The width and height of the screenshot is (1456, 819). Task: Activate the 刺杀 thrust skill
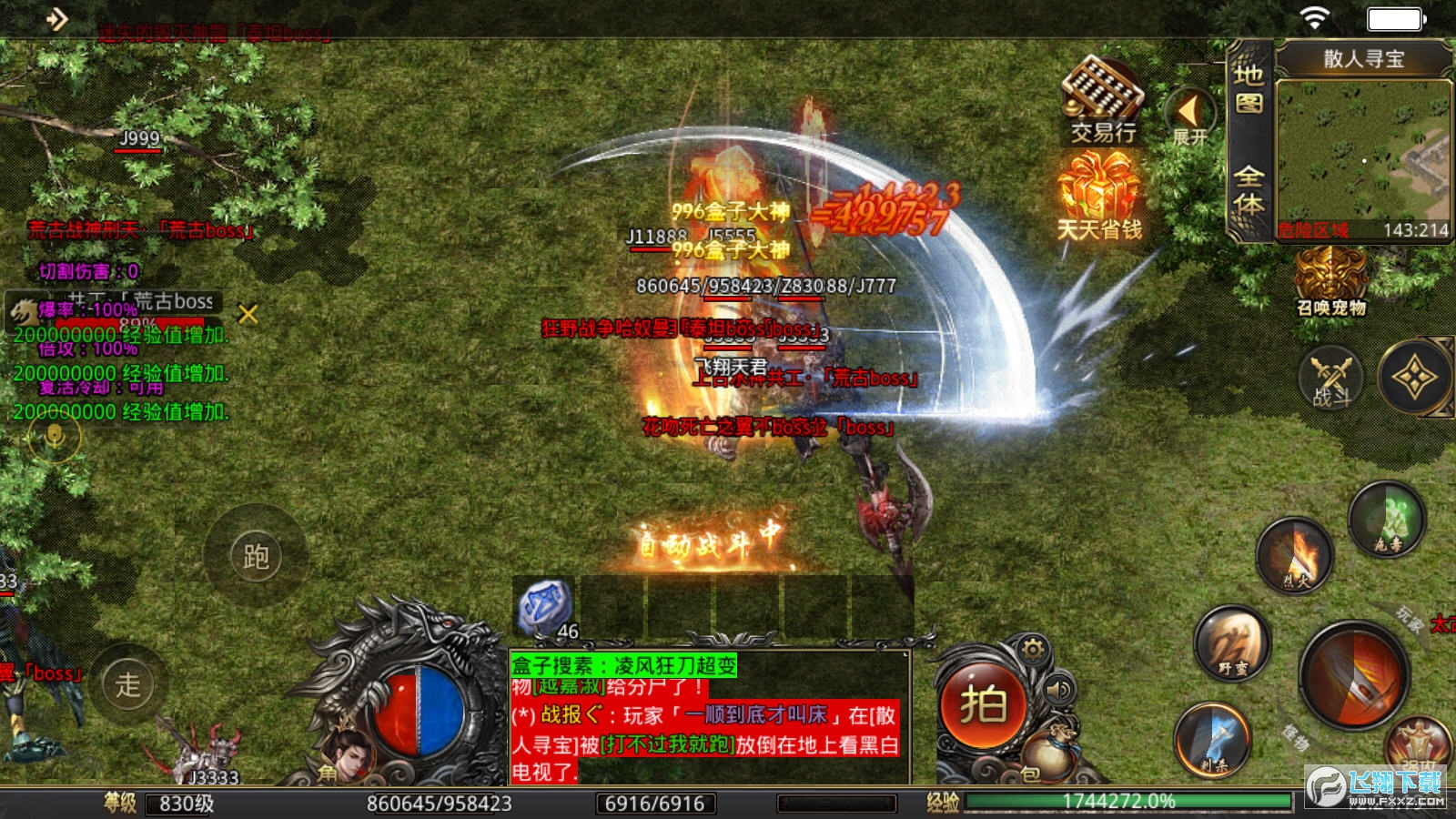[1212, 739]
